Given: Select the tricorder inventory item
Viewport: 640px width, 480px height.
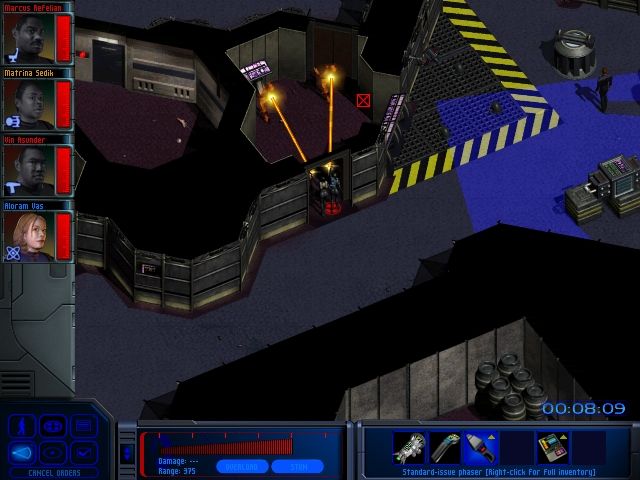Looking at the screenshot, I should point(552,446).
